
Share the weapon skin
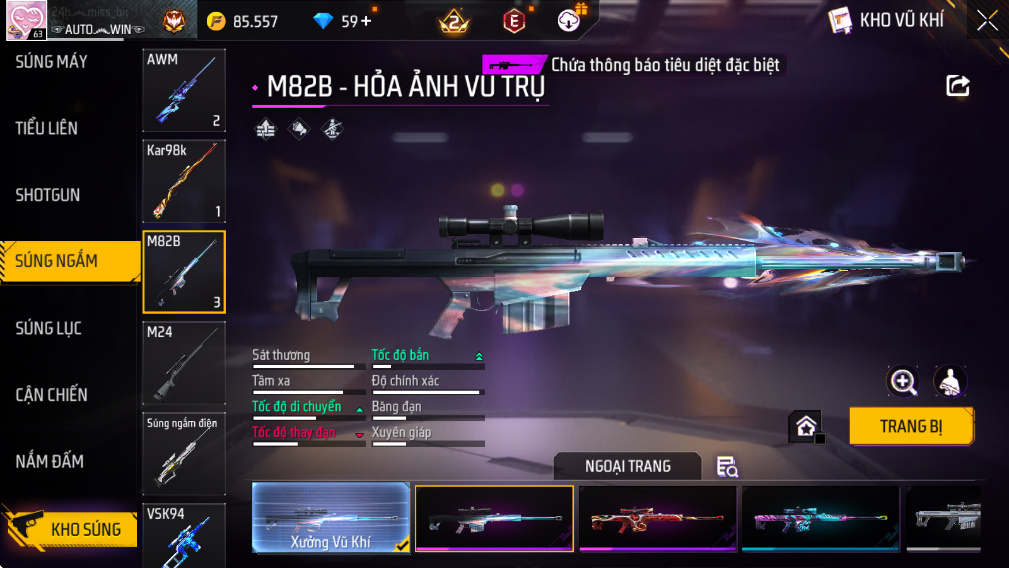[x=958, y=86]
